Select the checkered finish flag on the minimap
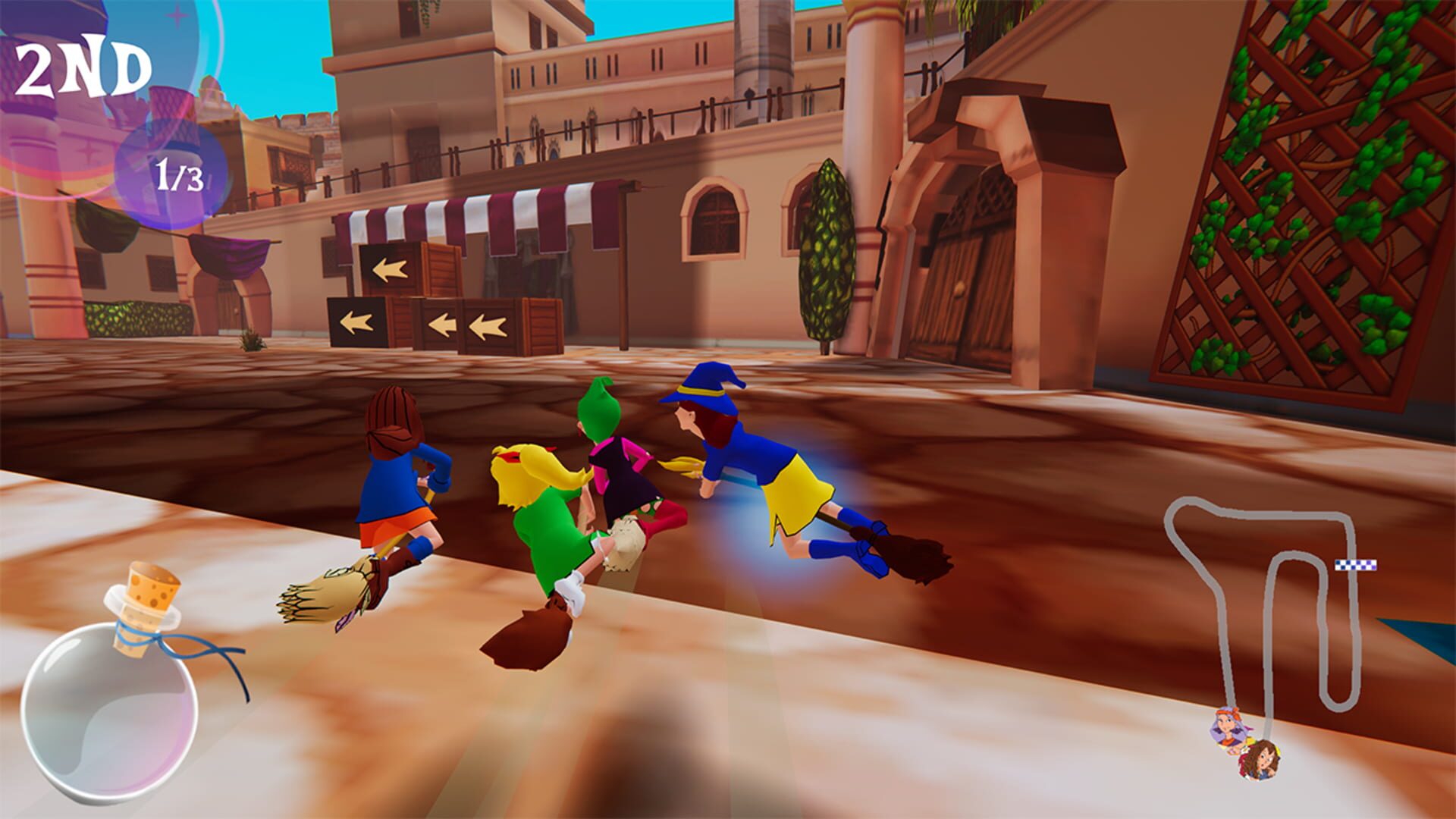Screen dimensions: 1456x819 (x=1356, y=565)
